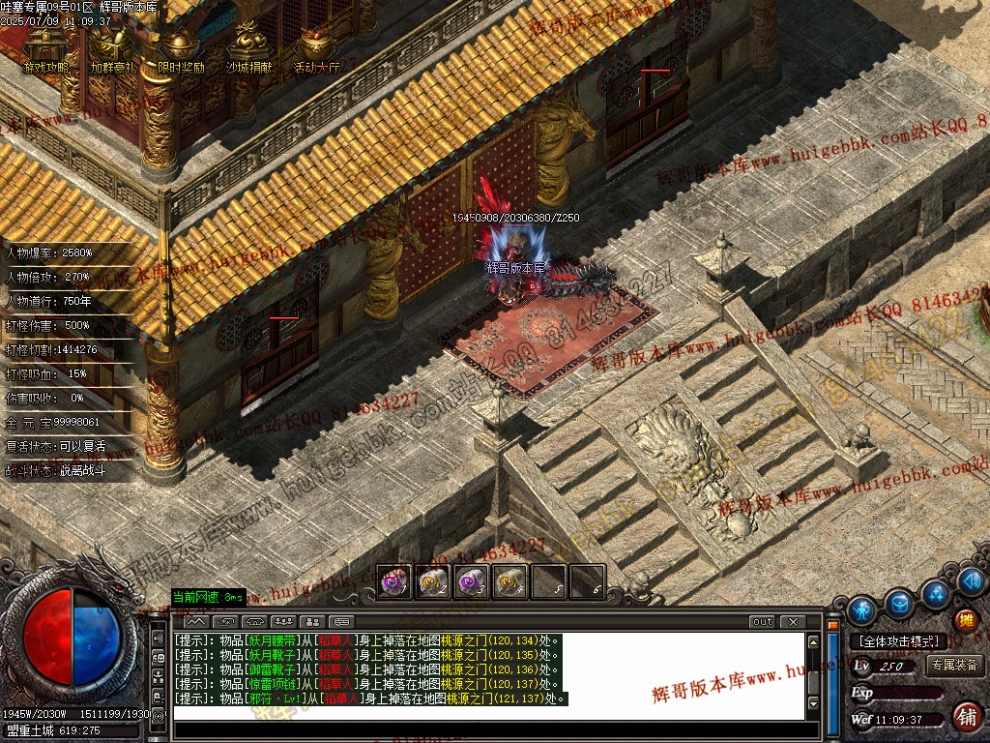Viewport: 990px width, 743px height.
Task: Click the orange 摊 stall button
Action: (966, 620)
